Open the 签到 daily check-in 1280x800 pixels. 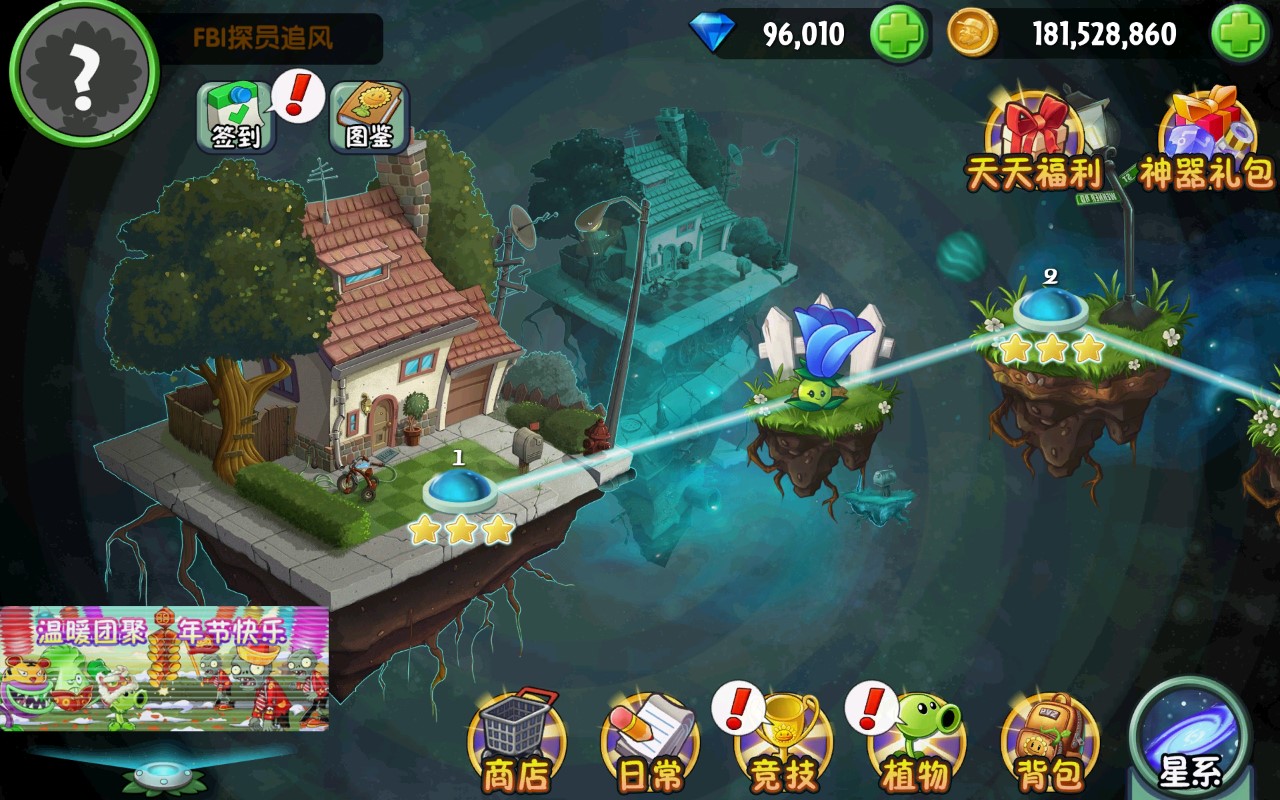pos(235,117)
